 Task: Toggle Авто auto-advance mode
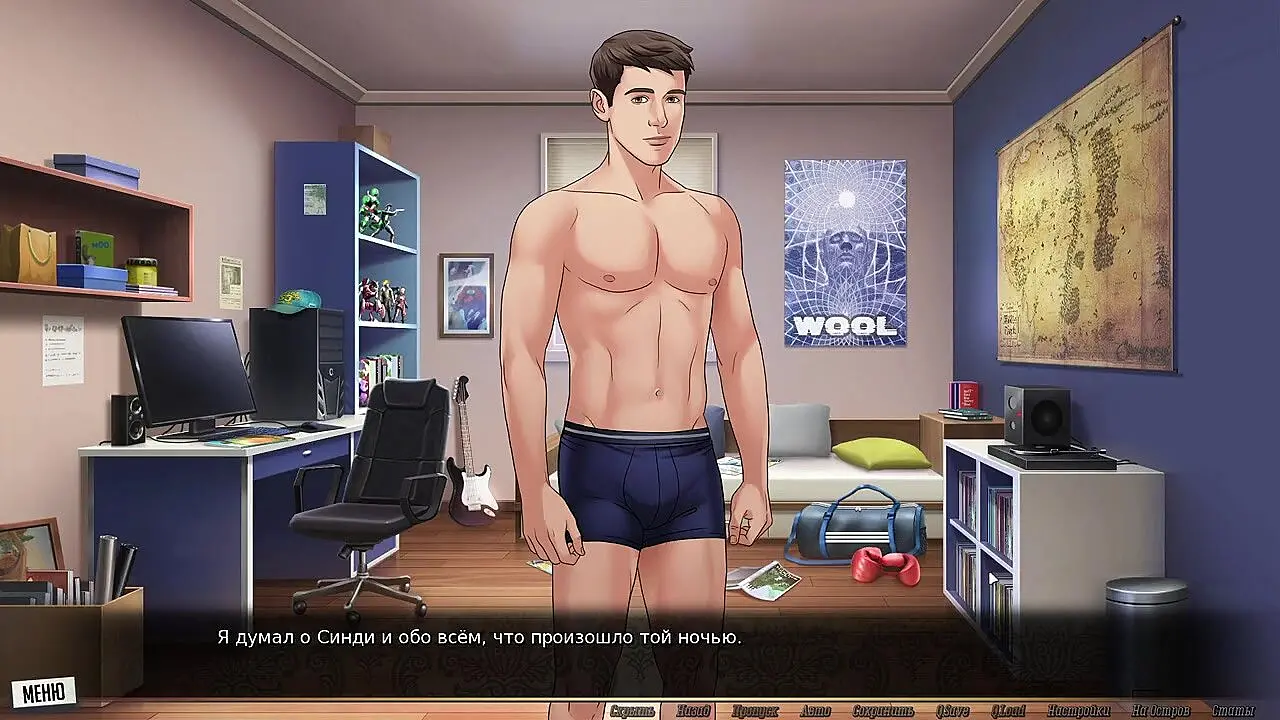(x=815, y=711)
